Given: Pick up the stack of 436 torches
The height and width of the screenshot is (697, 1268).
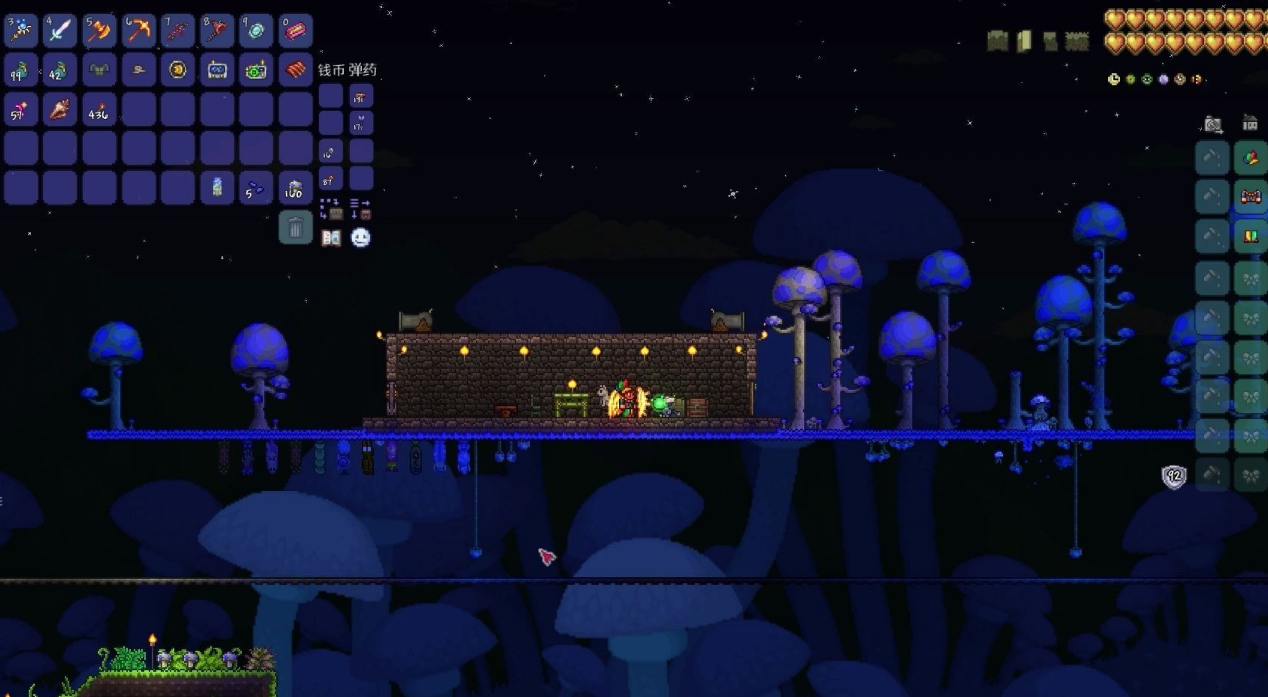Looking at the screenshot, I should [x=99, y=109].
